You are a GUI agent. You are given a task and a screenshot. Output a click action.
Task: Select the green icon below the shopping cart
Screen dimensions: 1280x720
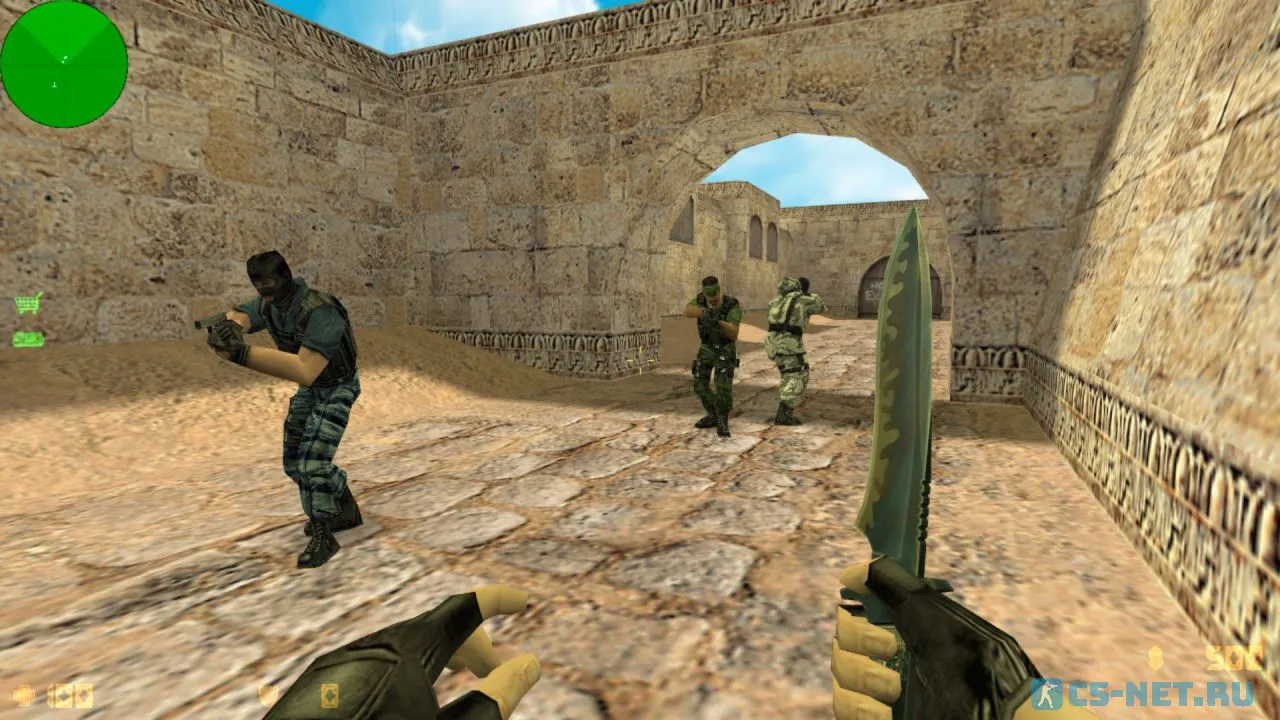[28, 340]
